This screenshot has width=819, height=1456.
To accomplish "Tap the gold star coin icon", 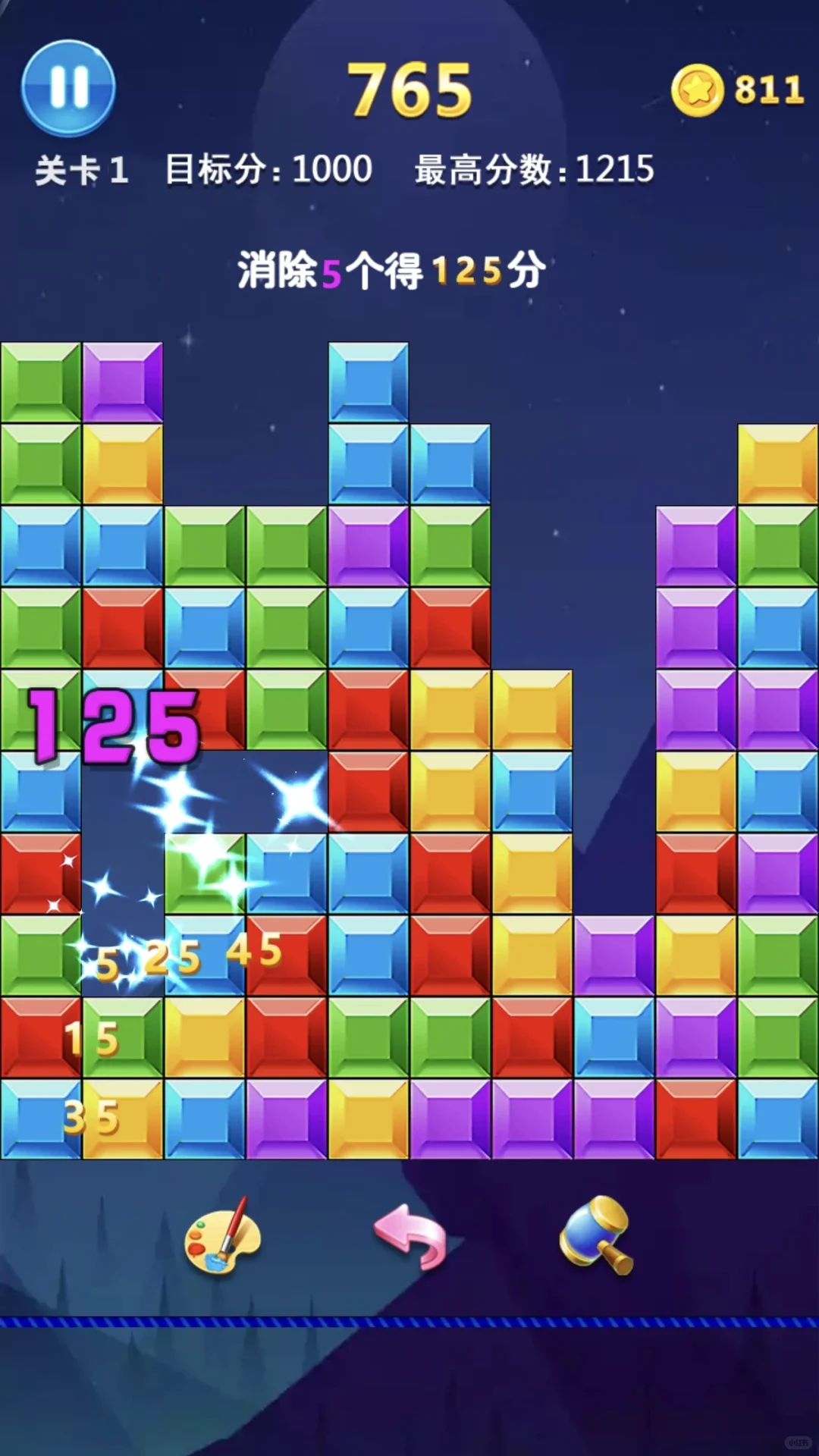I will [697, 90].
